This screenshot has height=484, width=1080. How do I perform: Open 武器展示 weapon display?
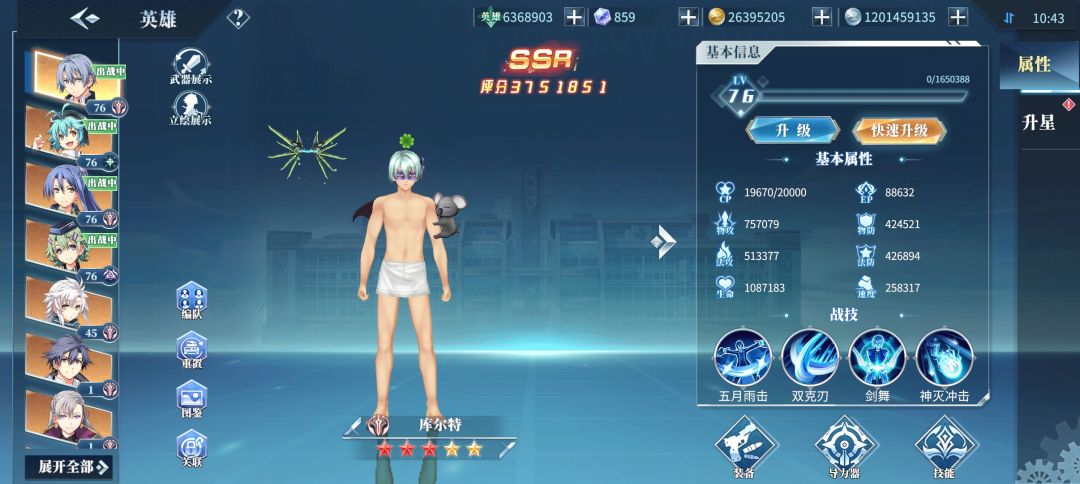190,65
